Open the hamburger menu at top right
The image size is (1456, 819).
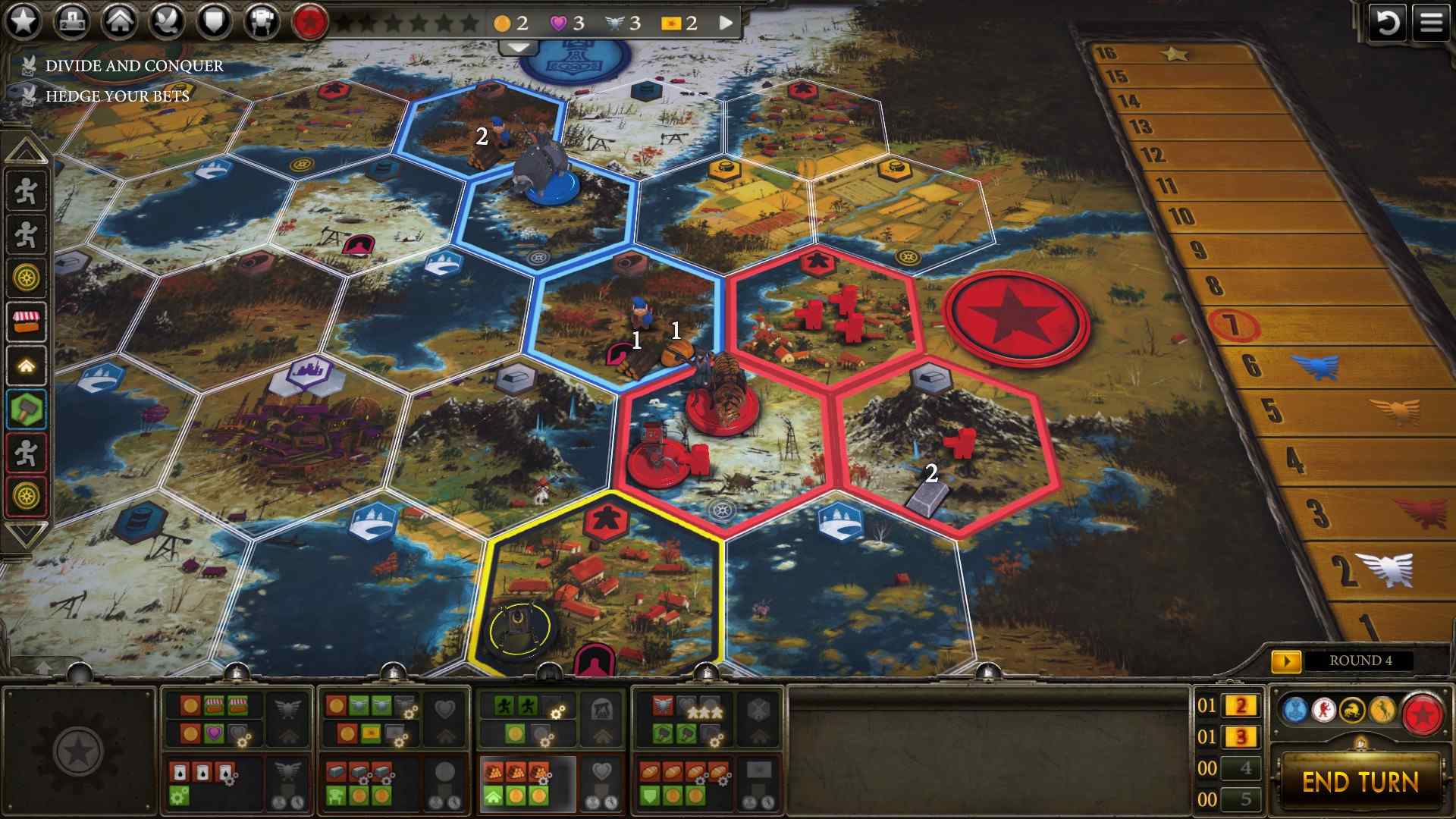(1430, 20)
